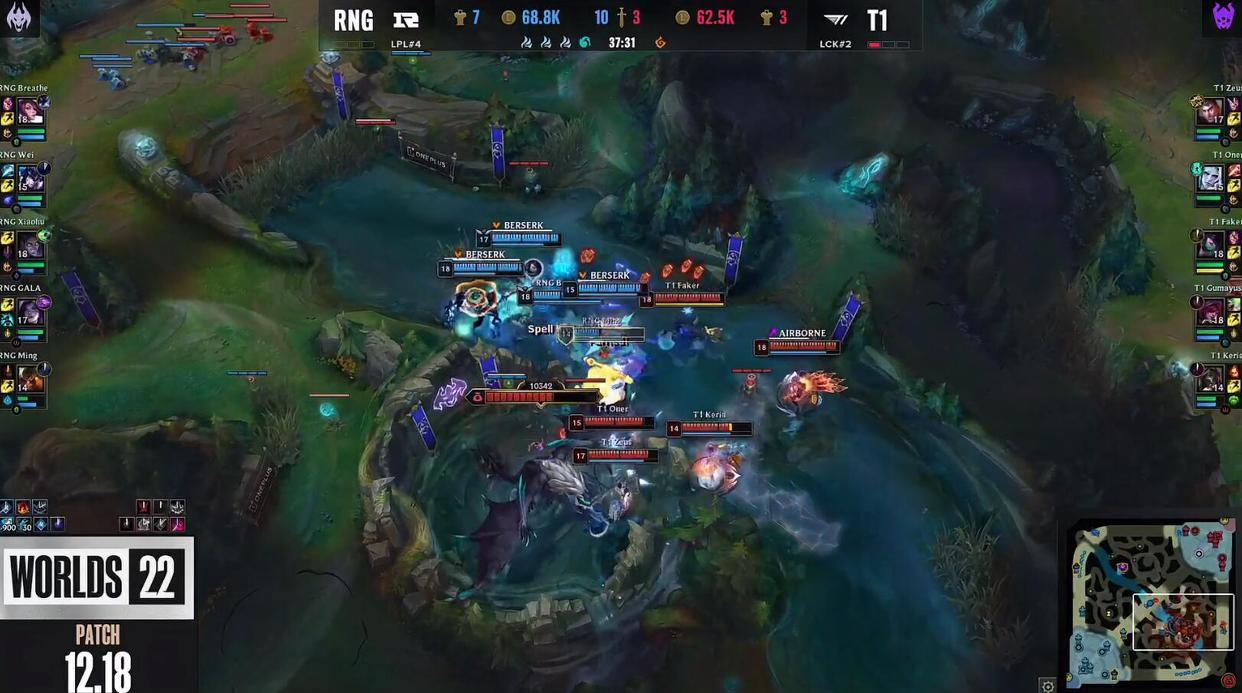Viewport: 1242px width, 693px height.
Task: Select T1 Faker's champion portrait
Action: click(x=1211, y=245)
